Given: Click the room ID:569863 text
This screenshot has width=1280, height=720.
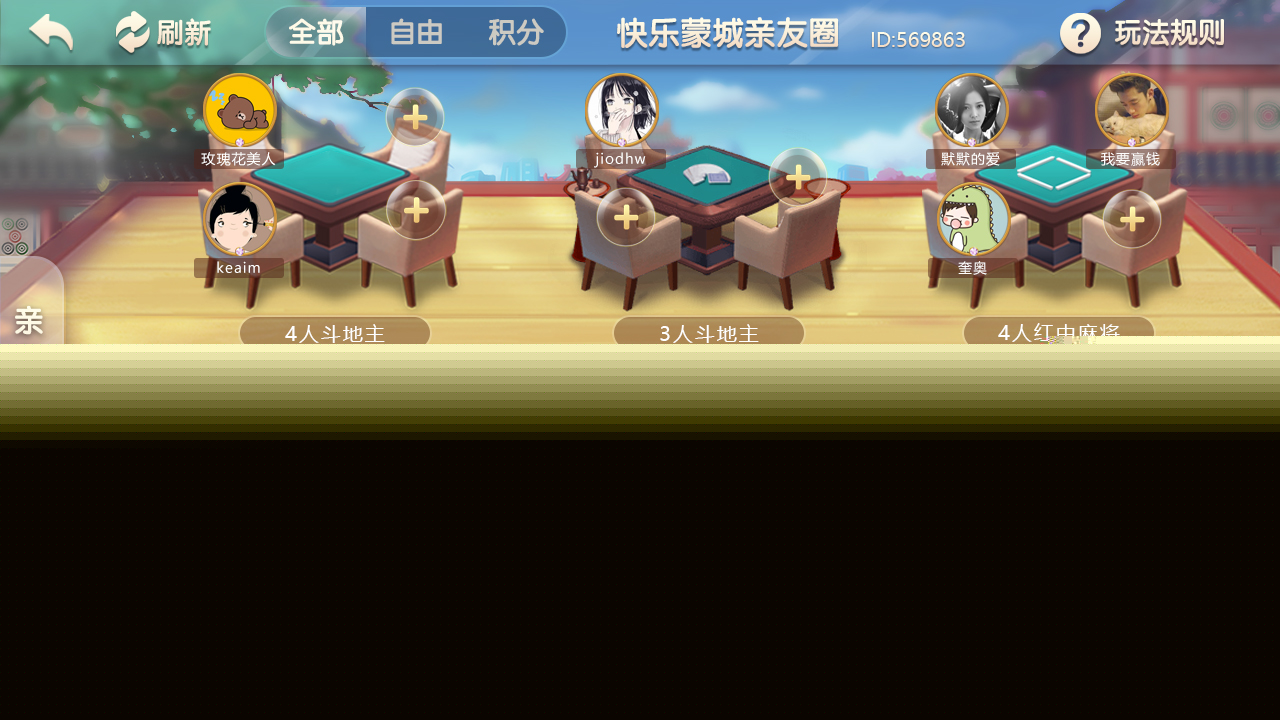Looking at the screenshot, I should tap(917, 39).
